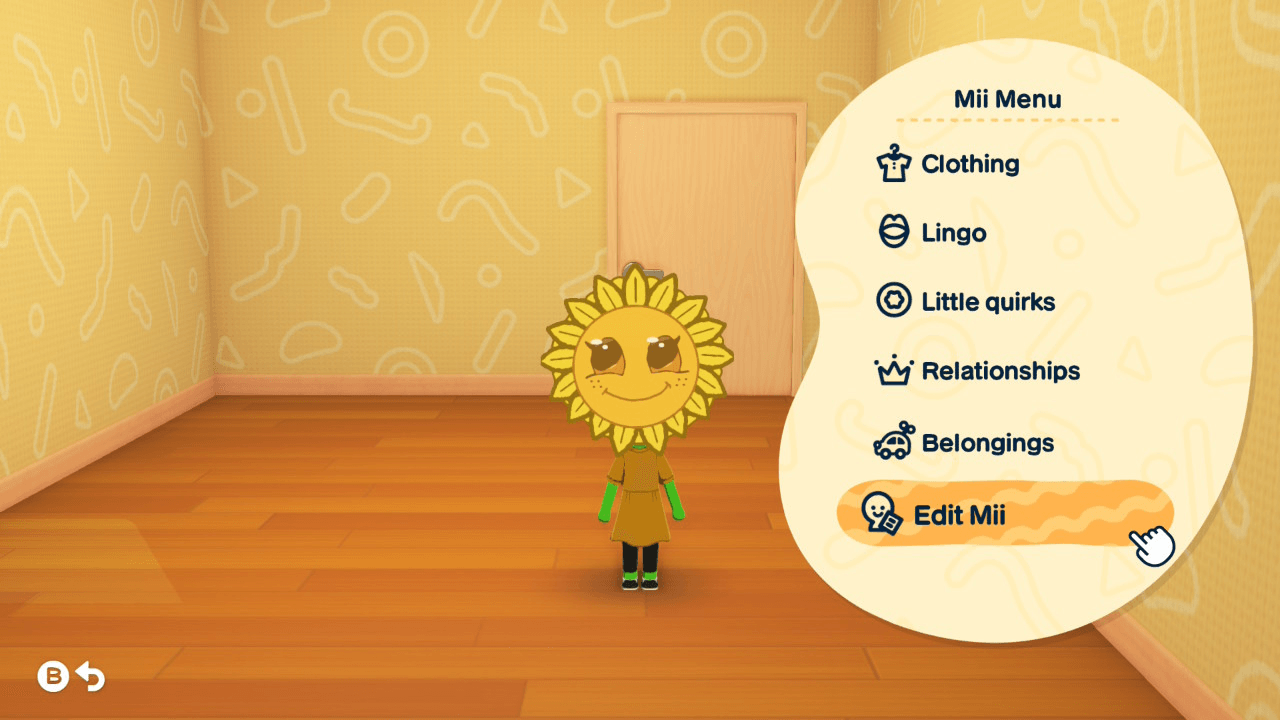The height and width of the screenshot is (720, 1280).
Task: Select the Clothing t-shirt icon
Action: click(x=895, y=163)
